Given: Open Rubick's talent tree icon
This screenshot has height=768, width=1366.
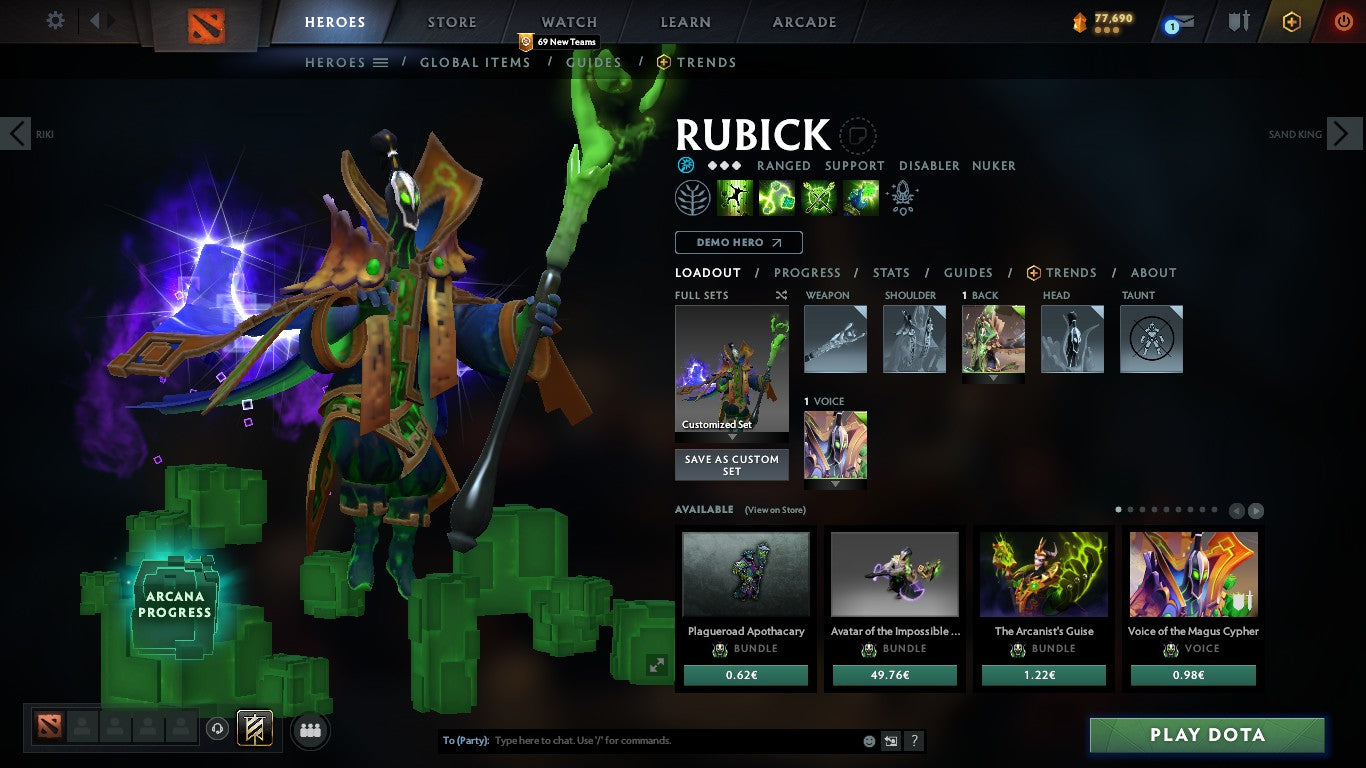Looking at the screenshot, I should (x=693, y=196).
